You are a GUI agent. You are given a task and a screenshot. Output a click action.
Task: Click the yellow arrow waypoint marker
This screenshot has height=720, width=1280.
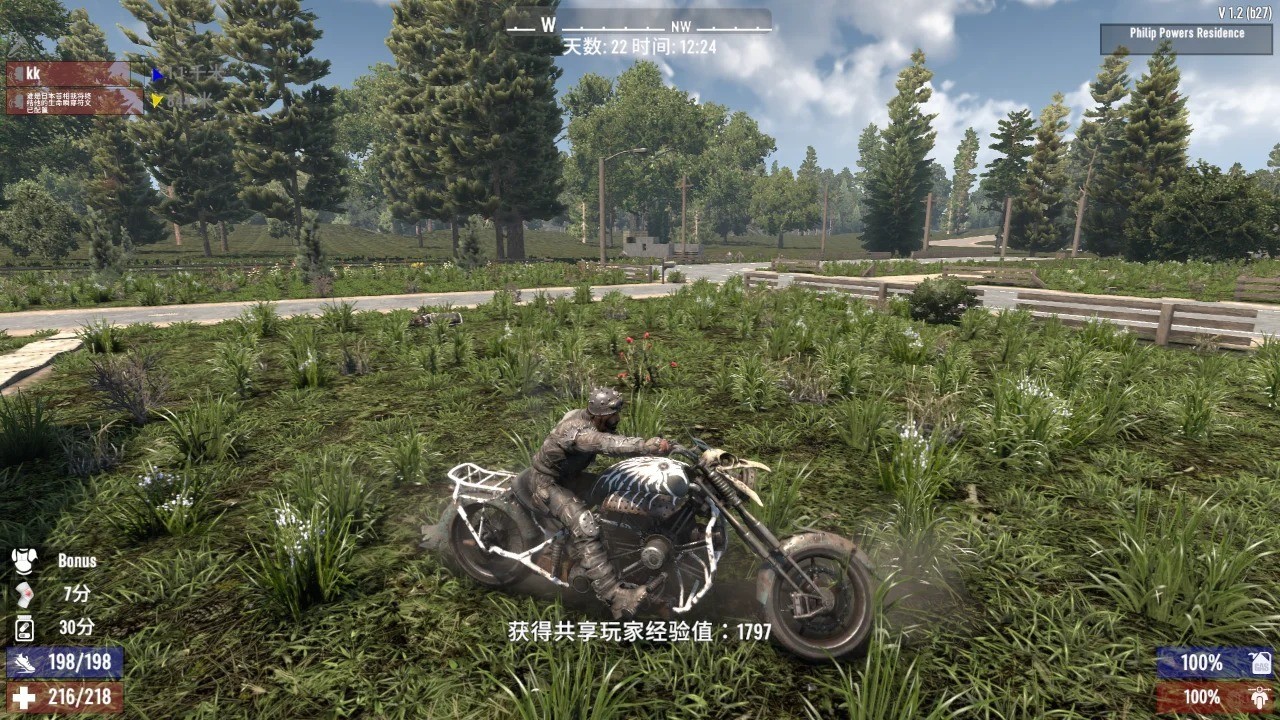(x=157, y=100)
